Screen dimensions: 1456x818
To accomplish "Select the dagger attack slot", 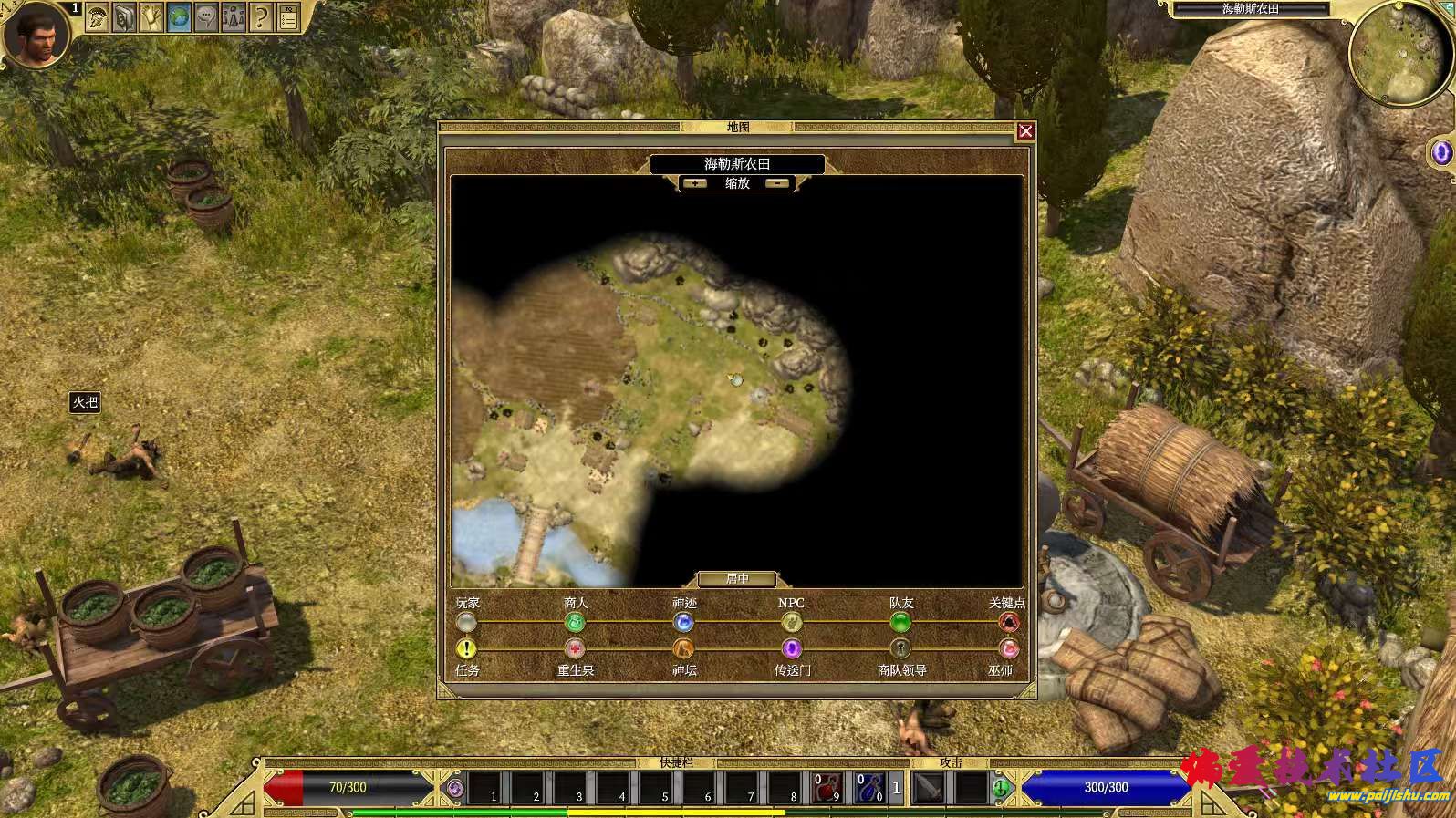I will pos(930,787).
